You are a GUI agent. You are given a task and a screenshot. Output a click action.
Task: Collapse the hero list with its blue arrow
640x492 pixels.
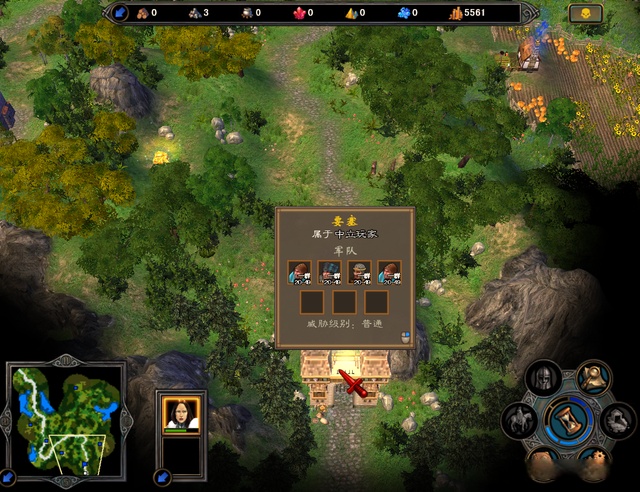[163, 475]
